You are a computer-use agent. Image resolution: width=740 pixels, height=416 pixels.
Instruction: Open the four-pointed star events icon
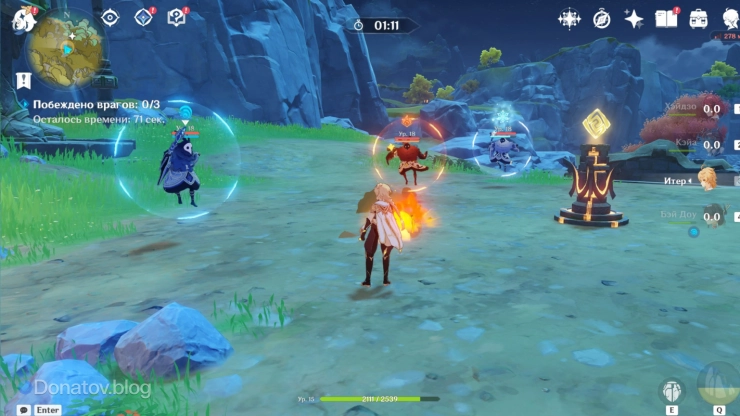click(569, 18)
